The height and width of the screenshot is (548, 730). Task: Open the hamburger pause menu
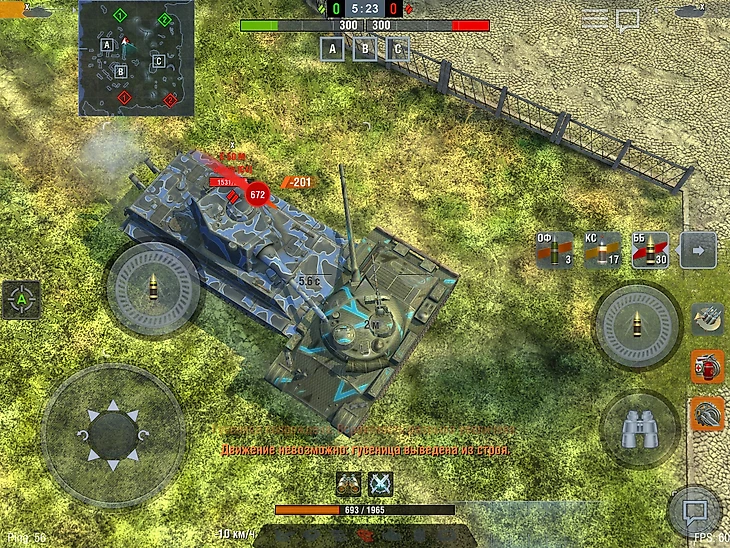595,18
